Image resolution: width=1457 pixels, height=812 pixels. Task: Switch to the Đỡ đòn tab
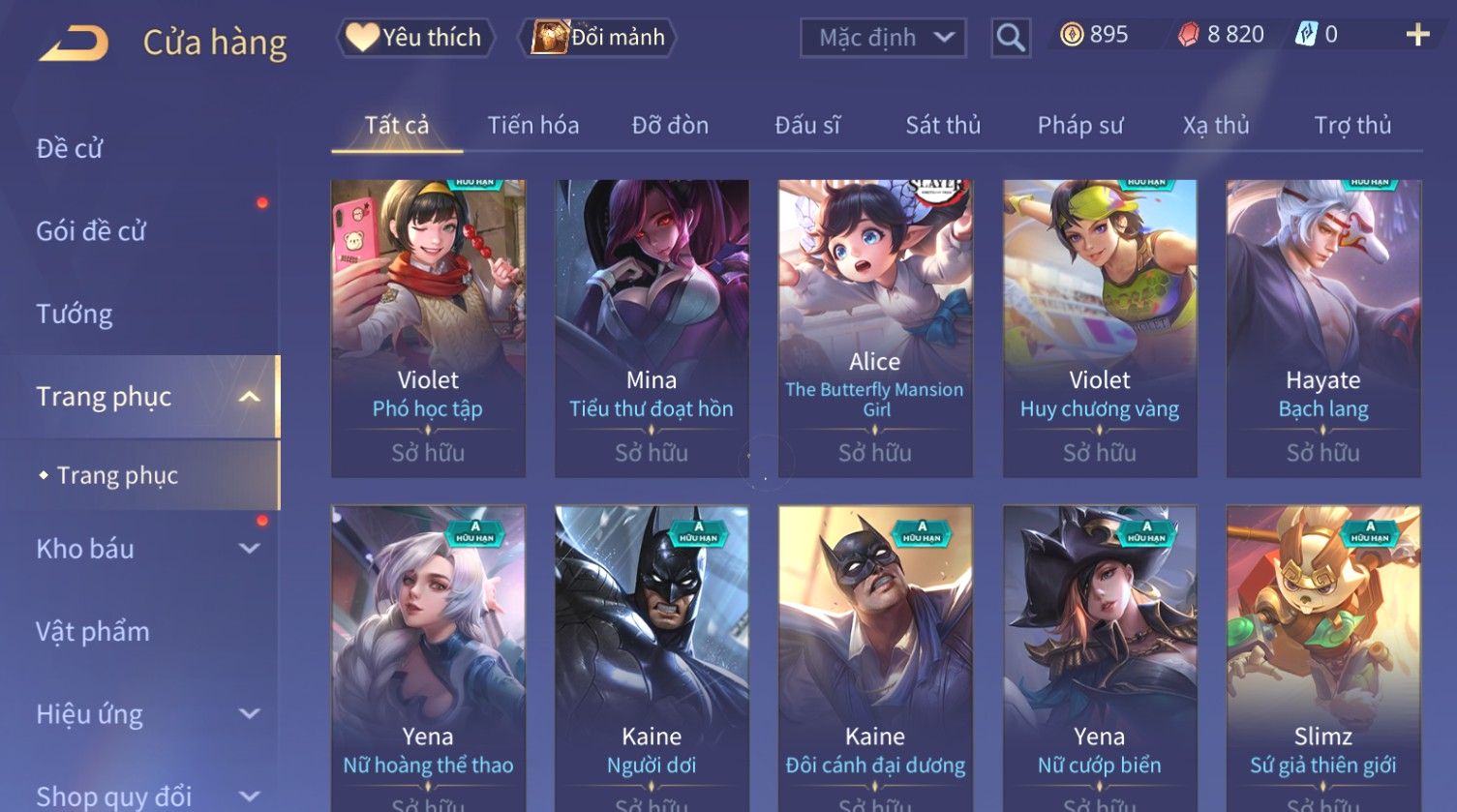pos(670,126)
